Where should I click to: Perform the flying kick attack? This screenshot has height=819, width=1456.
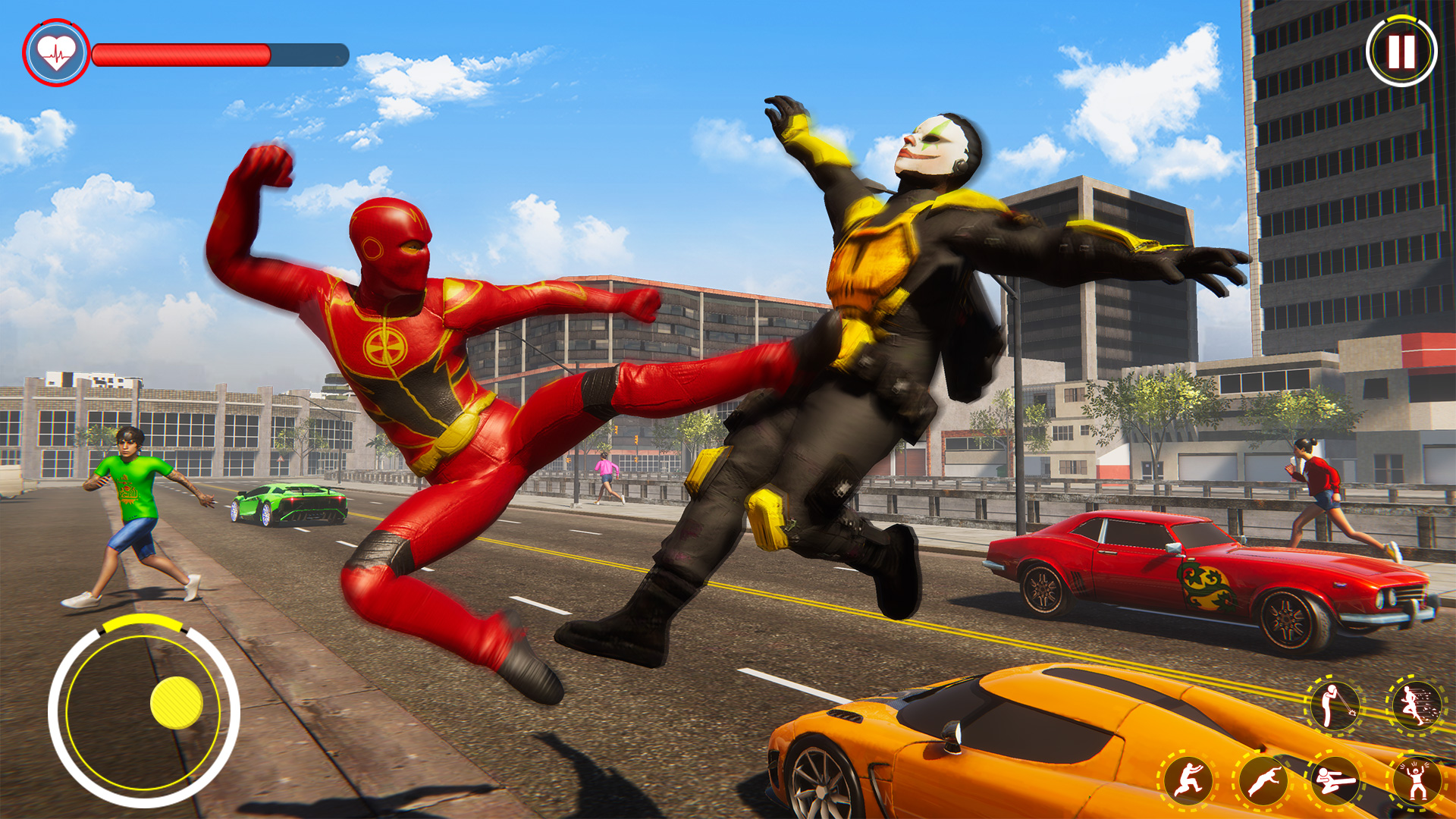[x=1335, y=779]
